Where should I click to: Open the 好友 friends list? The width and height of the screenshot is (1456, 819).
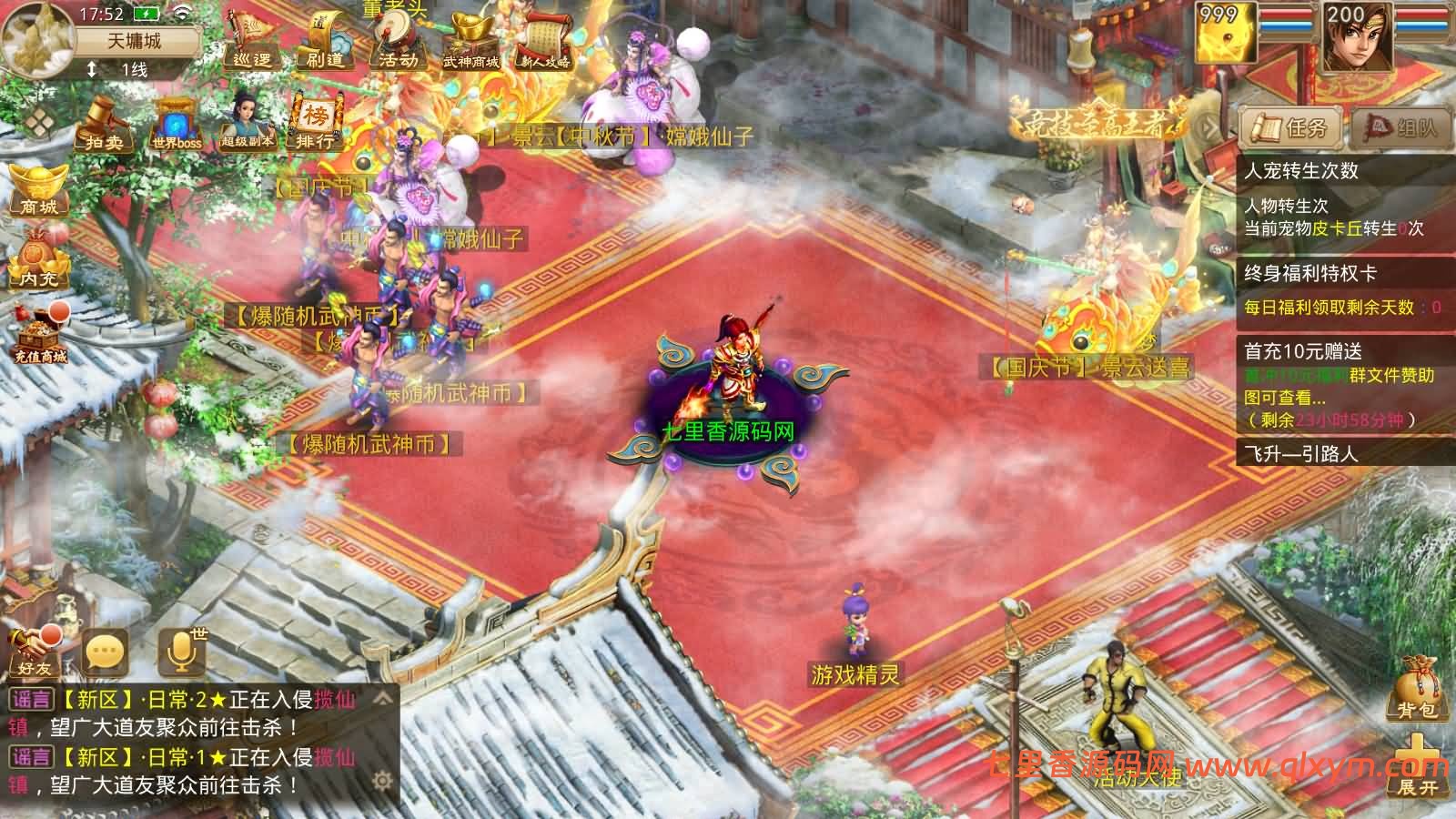[35, 652]
